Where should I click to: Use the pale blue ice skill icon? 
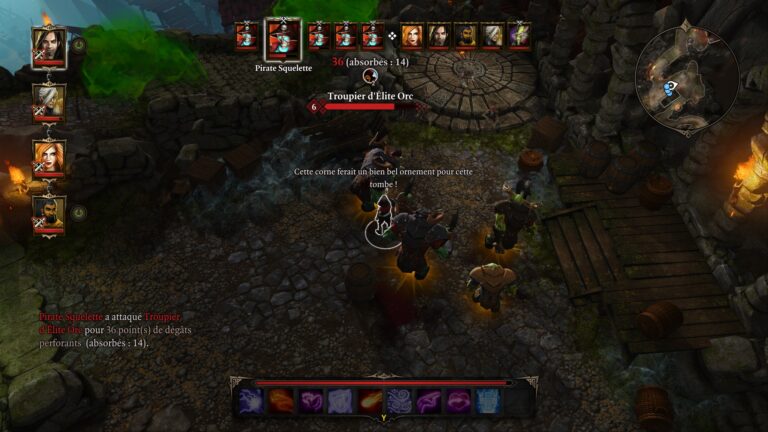coord(488,401)
